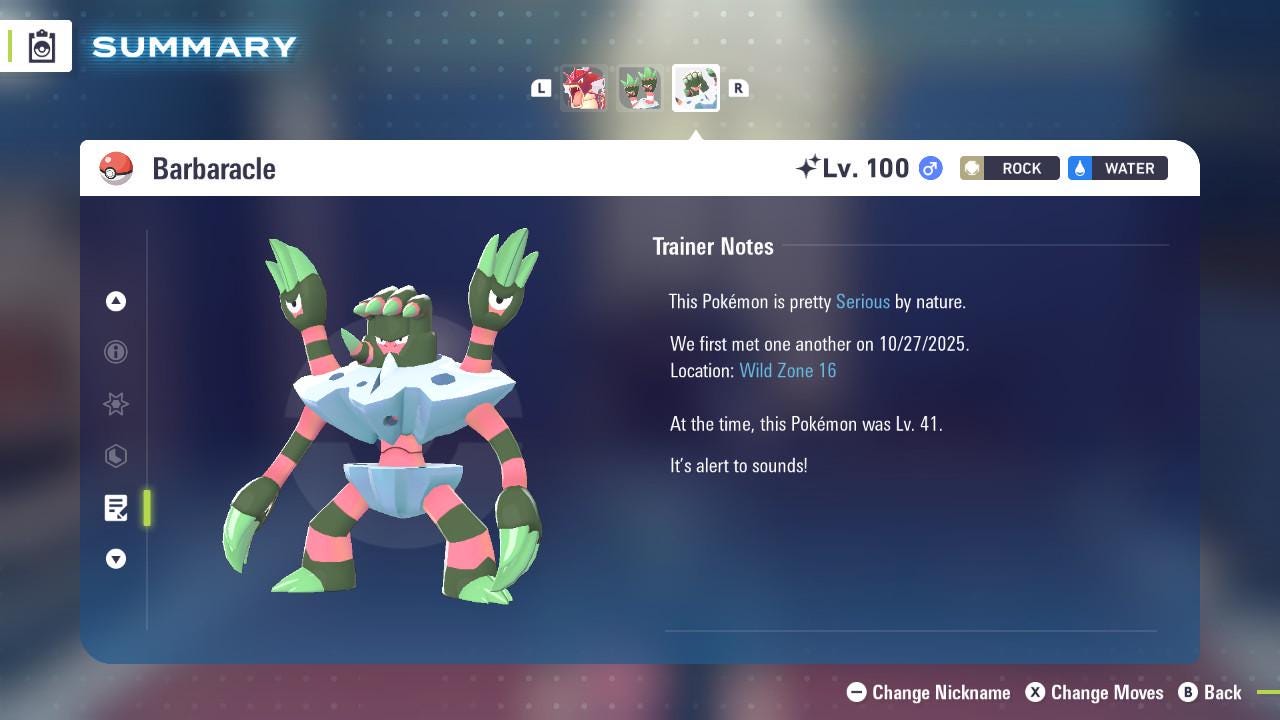Viewport: 1280px width, 720px height.
Task: Select the Binacle party thumbnail
Action: [x=640, y=88]
